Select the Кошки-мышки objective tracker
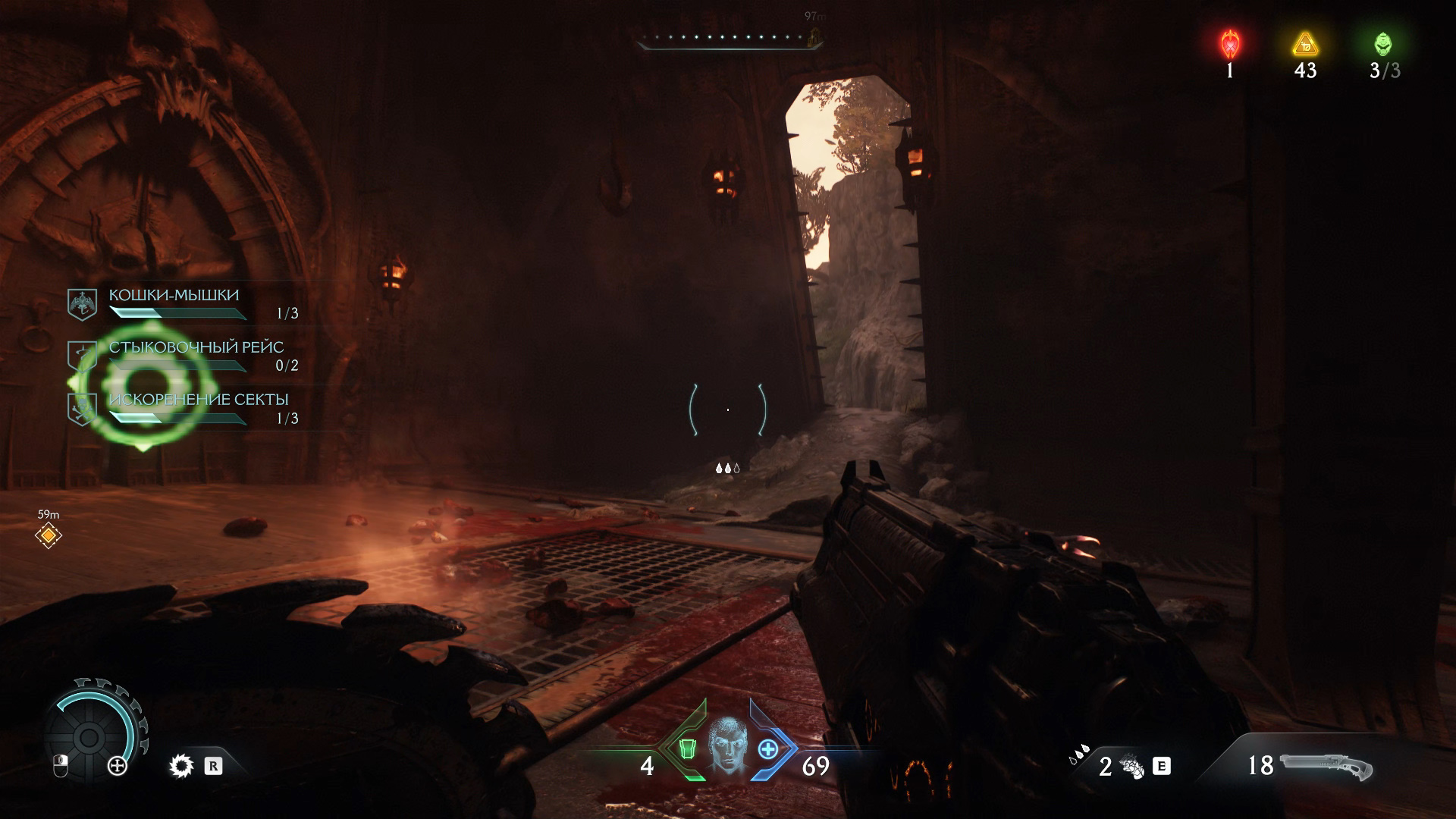Viewport: 1456px width, 819px height. tap(174, 296)
